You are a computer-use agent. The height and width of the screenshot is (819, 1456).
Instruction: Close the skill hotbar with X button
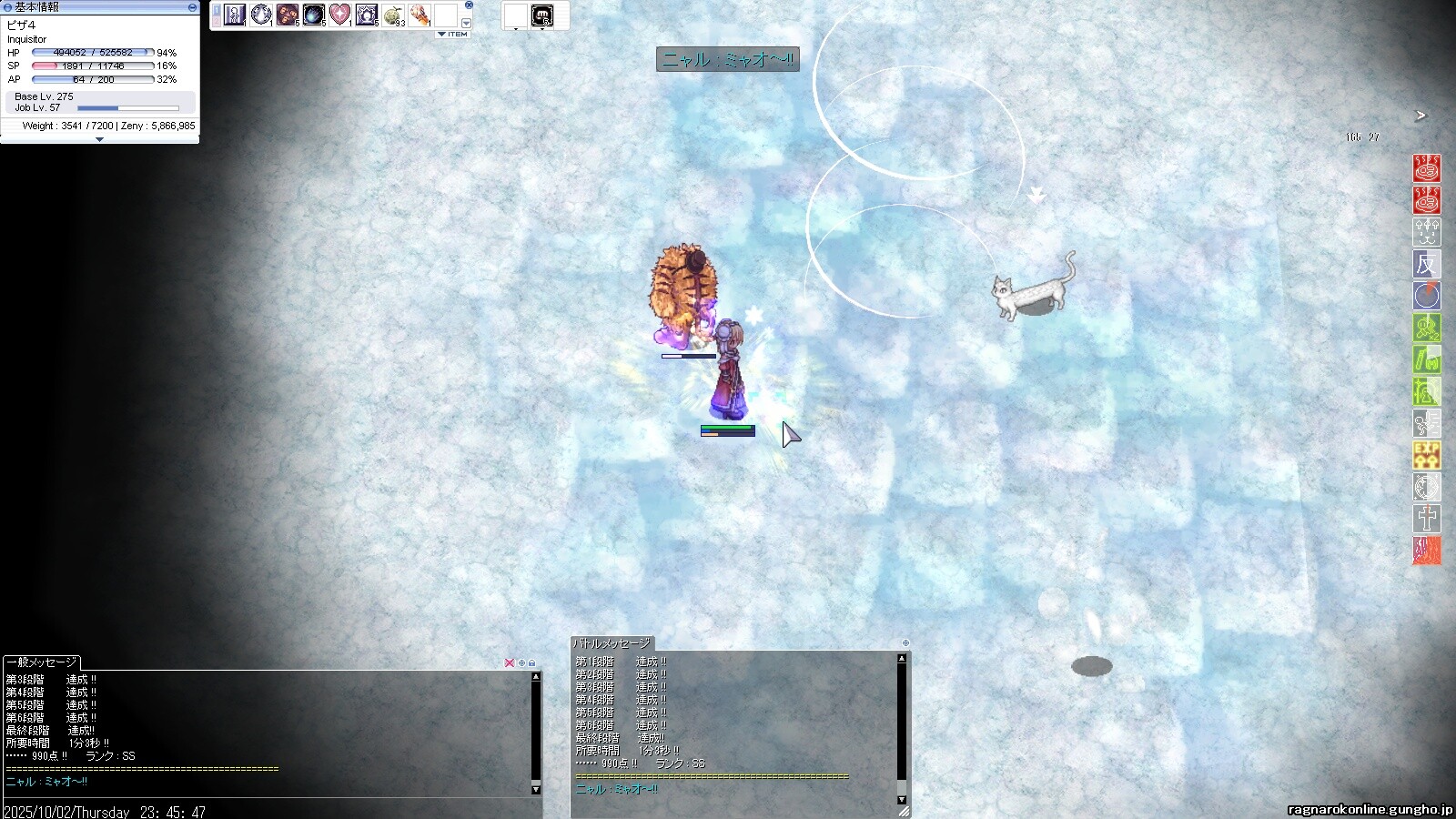pos(469,5)
